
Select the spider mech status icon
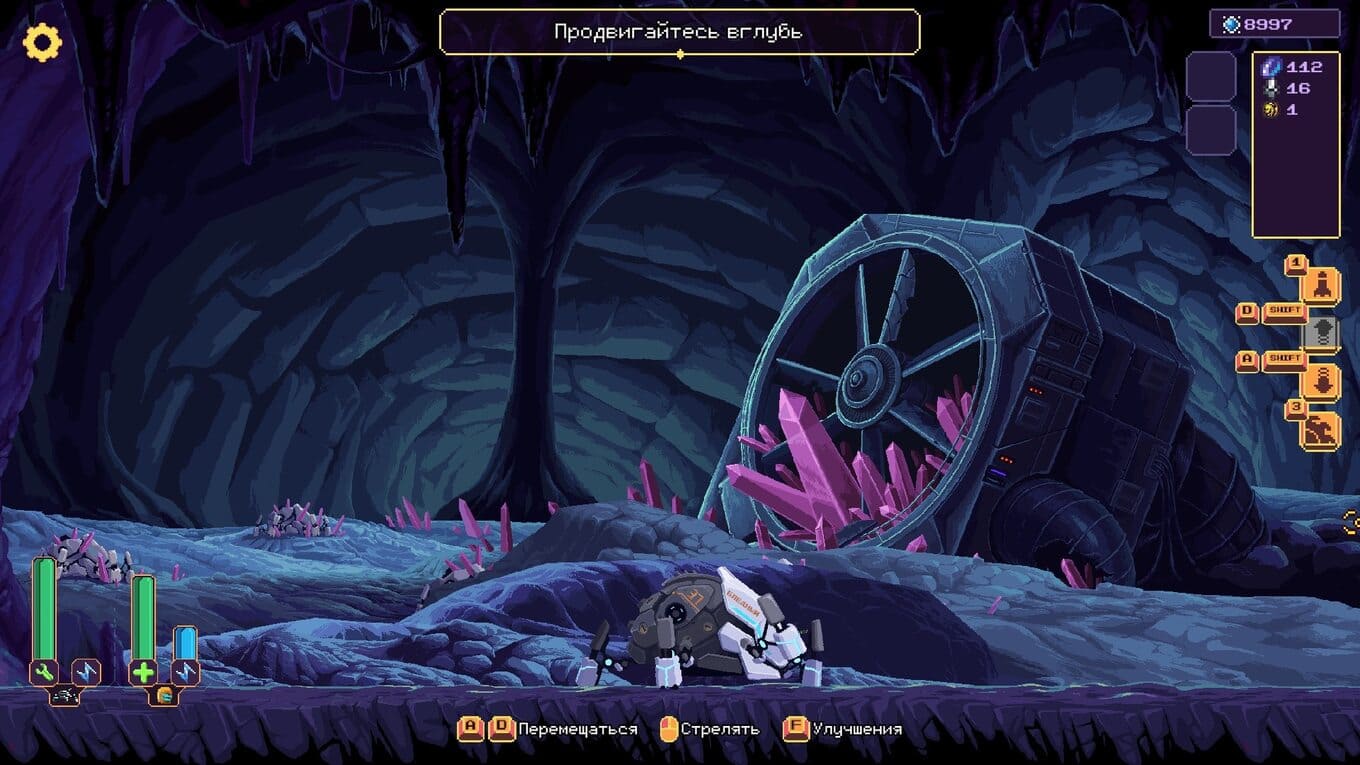(x=64, y=695)
